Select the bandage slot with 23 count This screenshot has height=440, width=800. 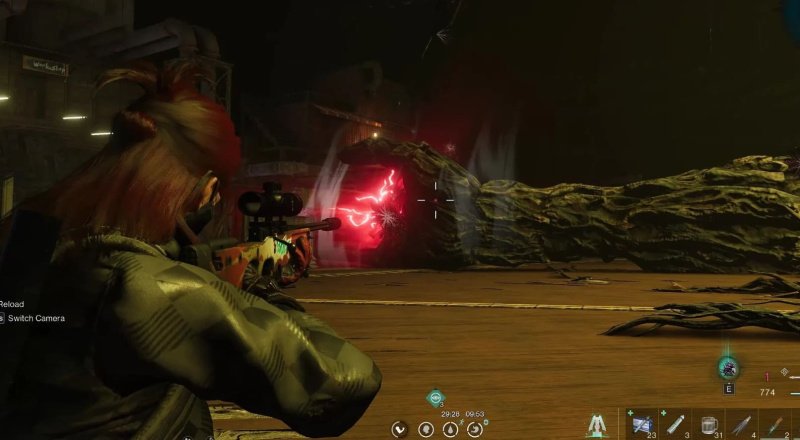(640, 425)
